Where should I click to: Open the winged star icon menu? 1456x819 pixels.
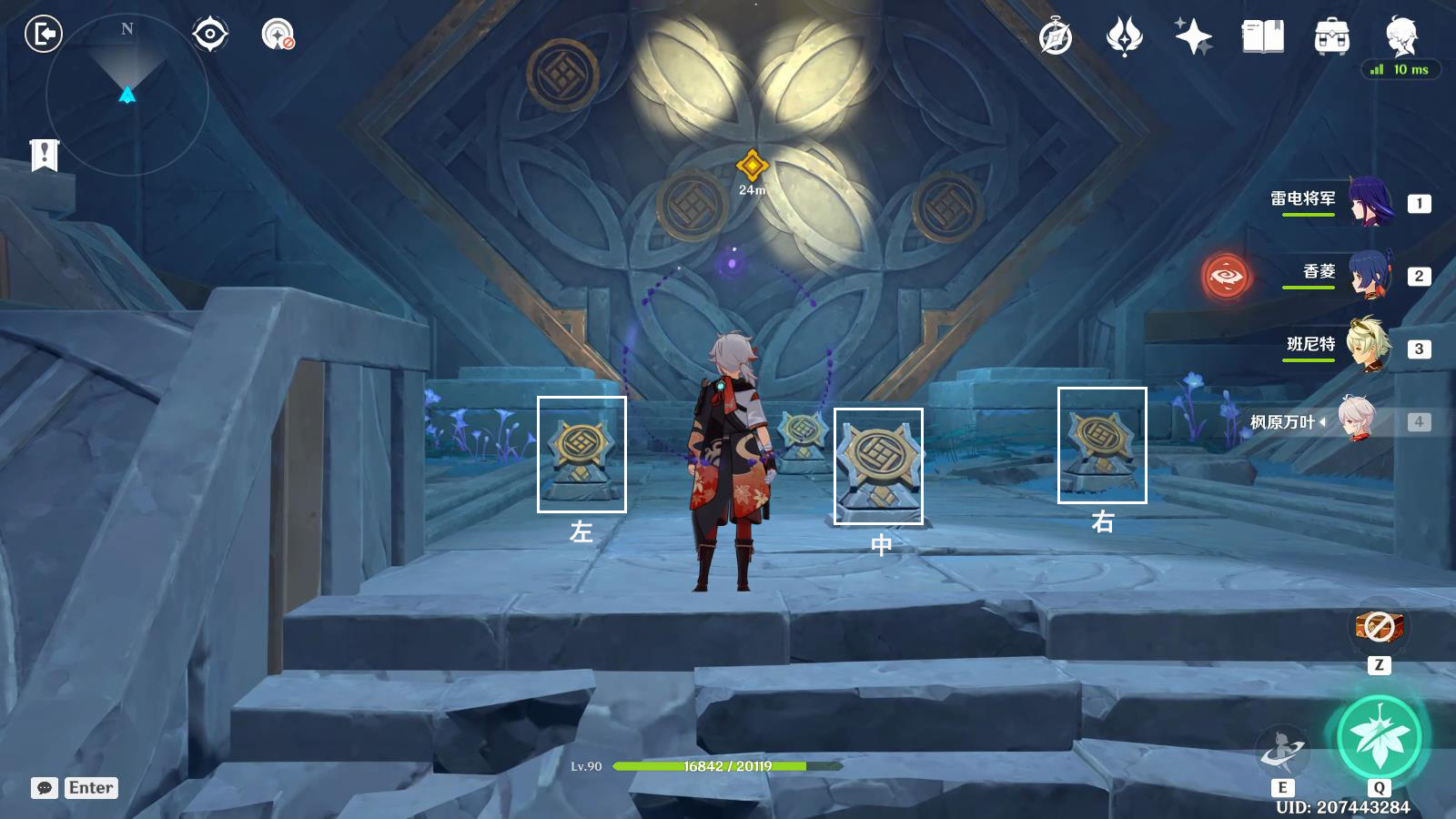[1124, 37]
